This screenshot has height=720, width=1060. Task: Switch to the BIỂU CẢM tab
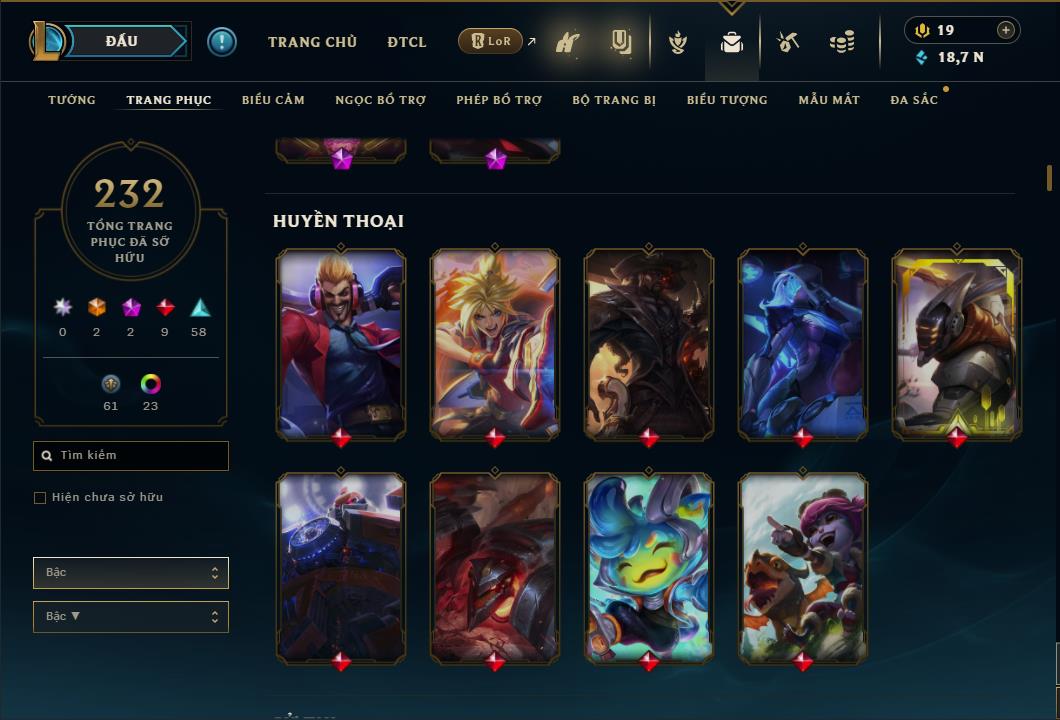tap(273, 100)
